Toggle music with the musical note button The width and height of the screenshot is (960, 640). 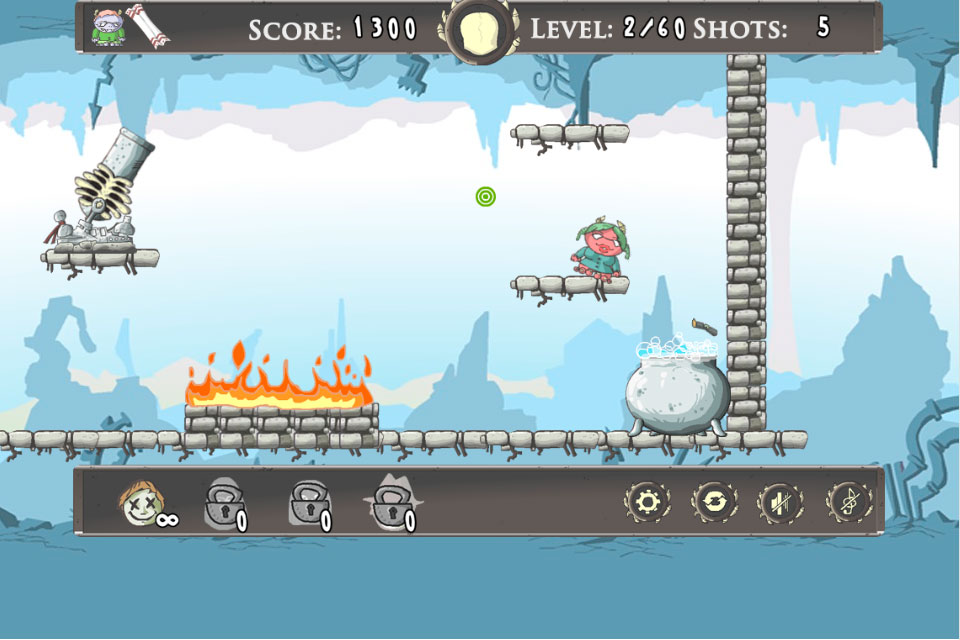tap(847, 501)
